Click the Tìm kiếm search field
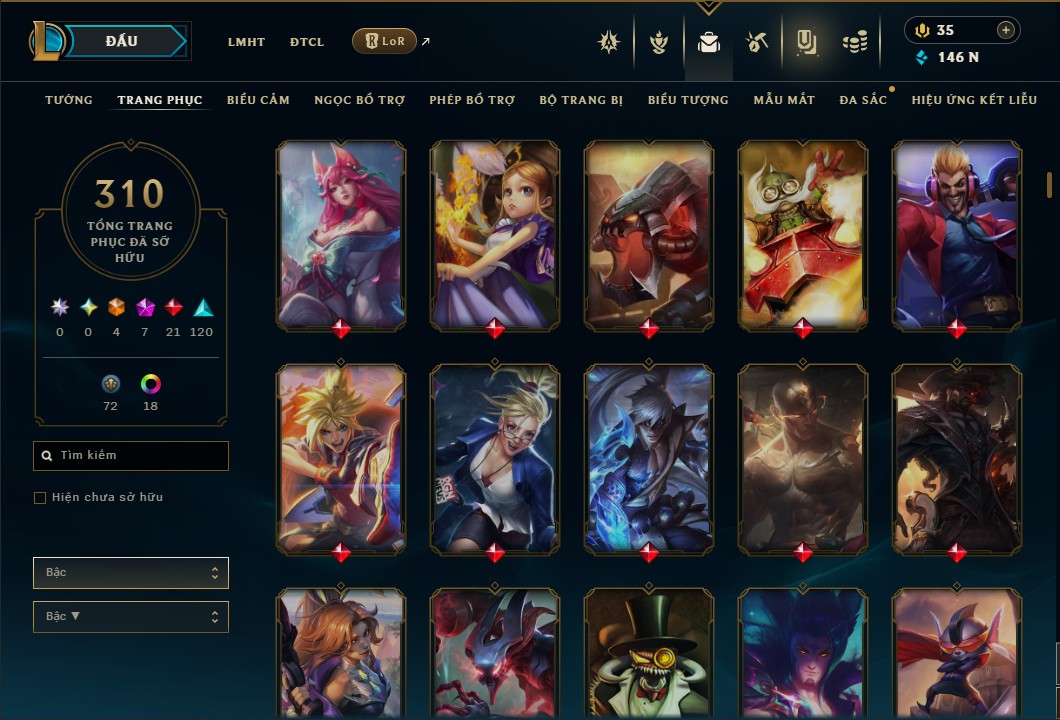This screenshot has width=1060, height=720. [131, 456]
